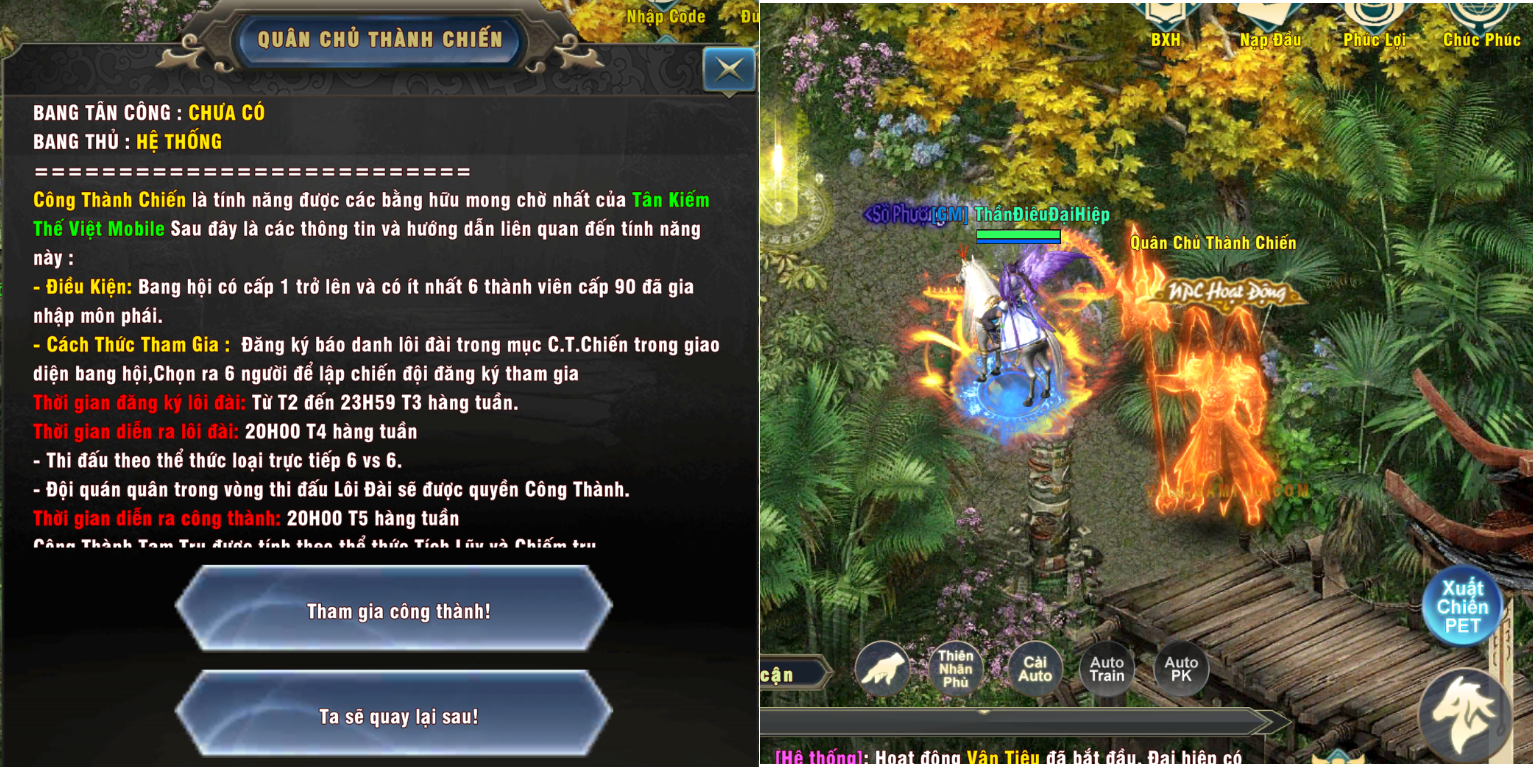
Task: Select the Thiên Nhân Phủ icon
Action: point(957,668)
